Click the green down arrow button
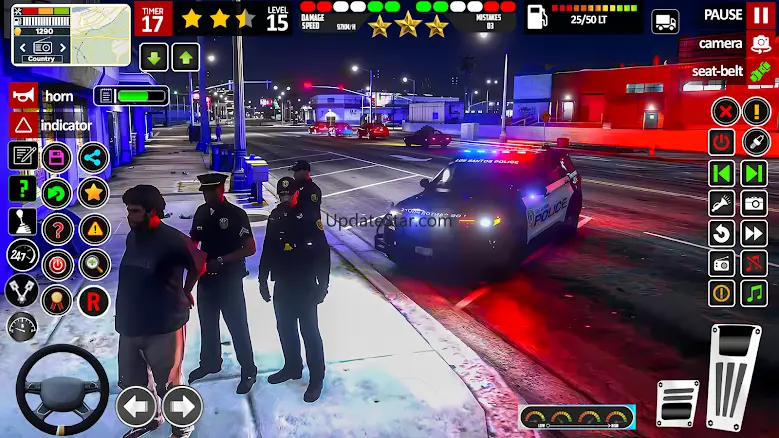Image resolution: width=779 pixels, height=438 pixels. tap(154, 57)
